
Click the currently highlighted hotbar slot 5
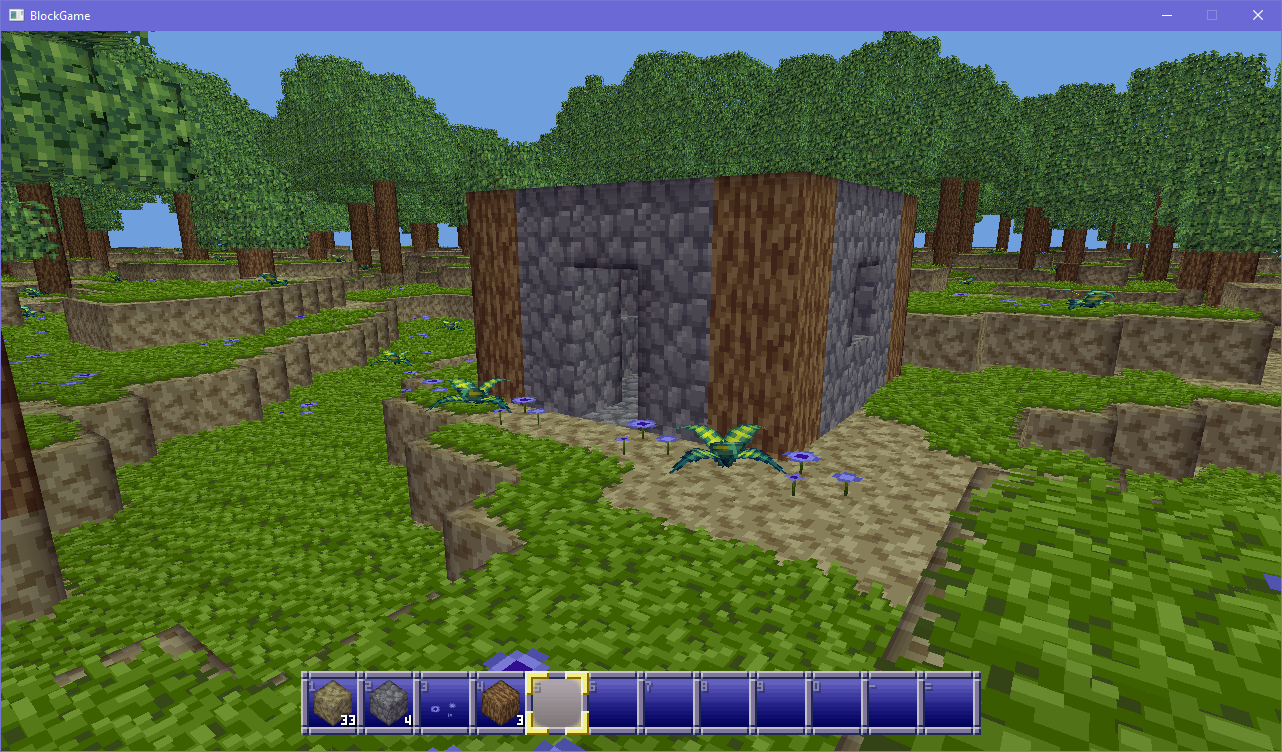pyautogui.click(x=556, y=704)
